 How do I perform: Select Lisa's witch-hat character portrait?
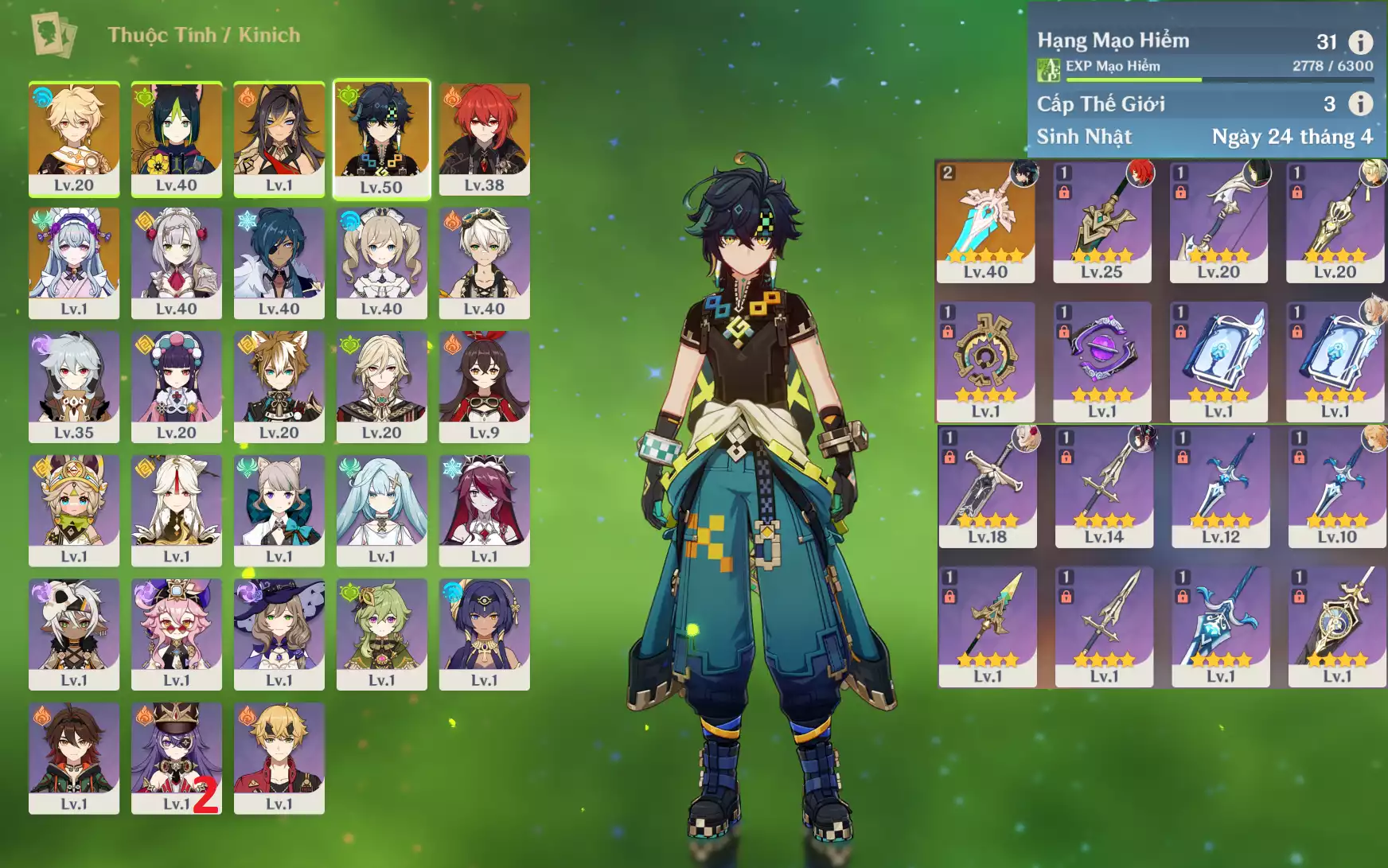click(x=279, y=633)
